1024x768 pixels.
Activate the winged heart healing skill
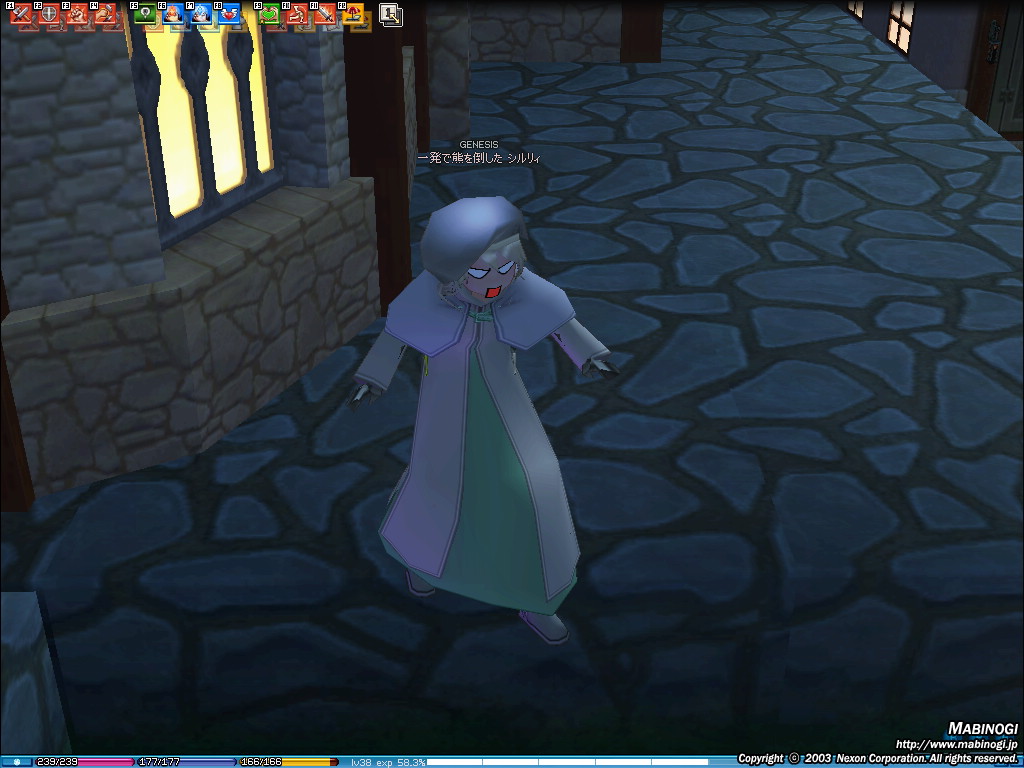point(230,15)
